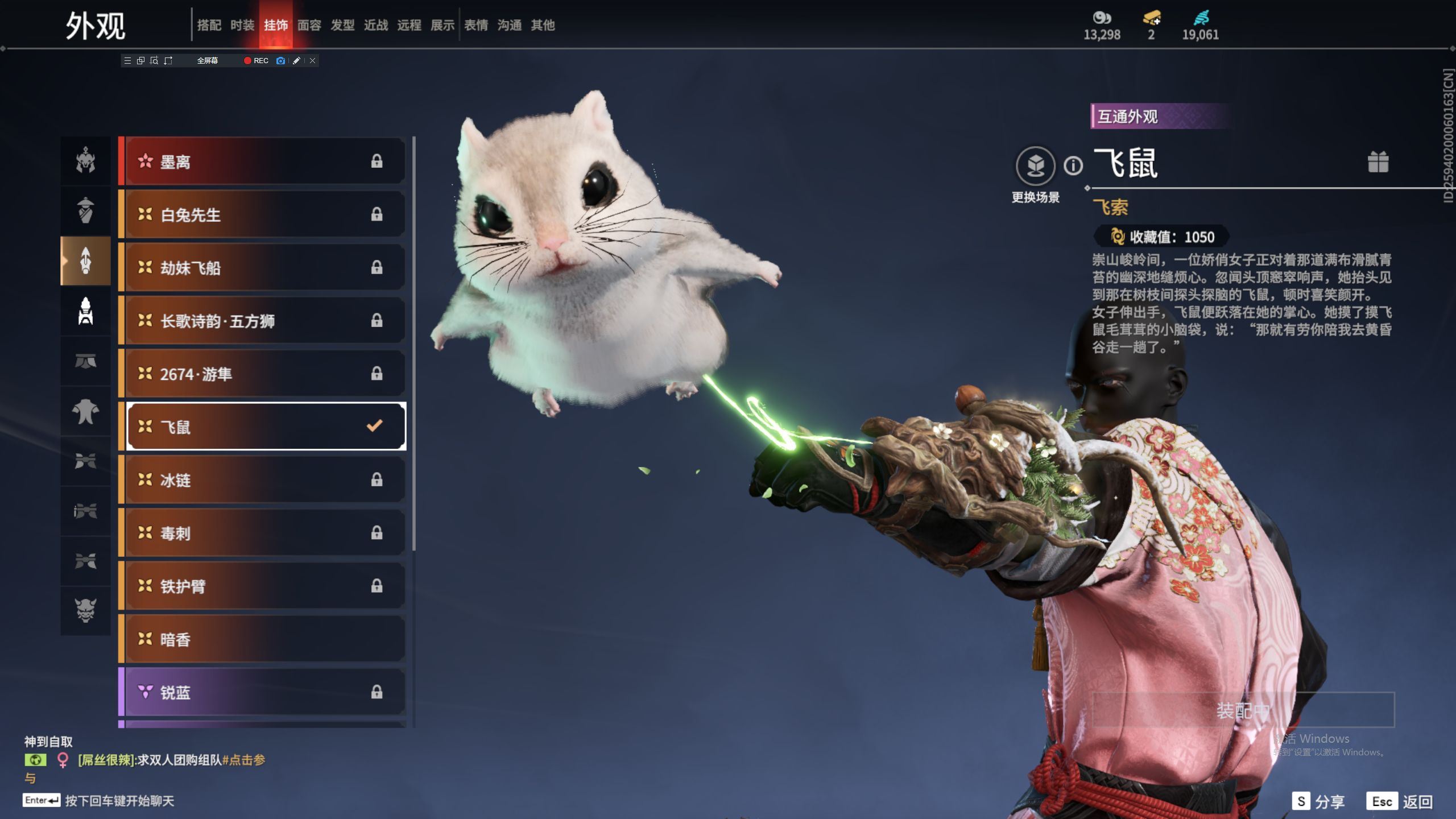Select the 面容 tab
1456x819 pixels.
309,25
